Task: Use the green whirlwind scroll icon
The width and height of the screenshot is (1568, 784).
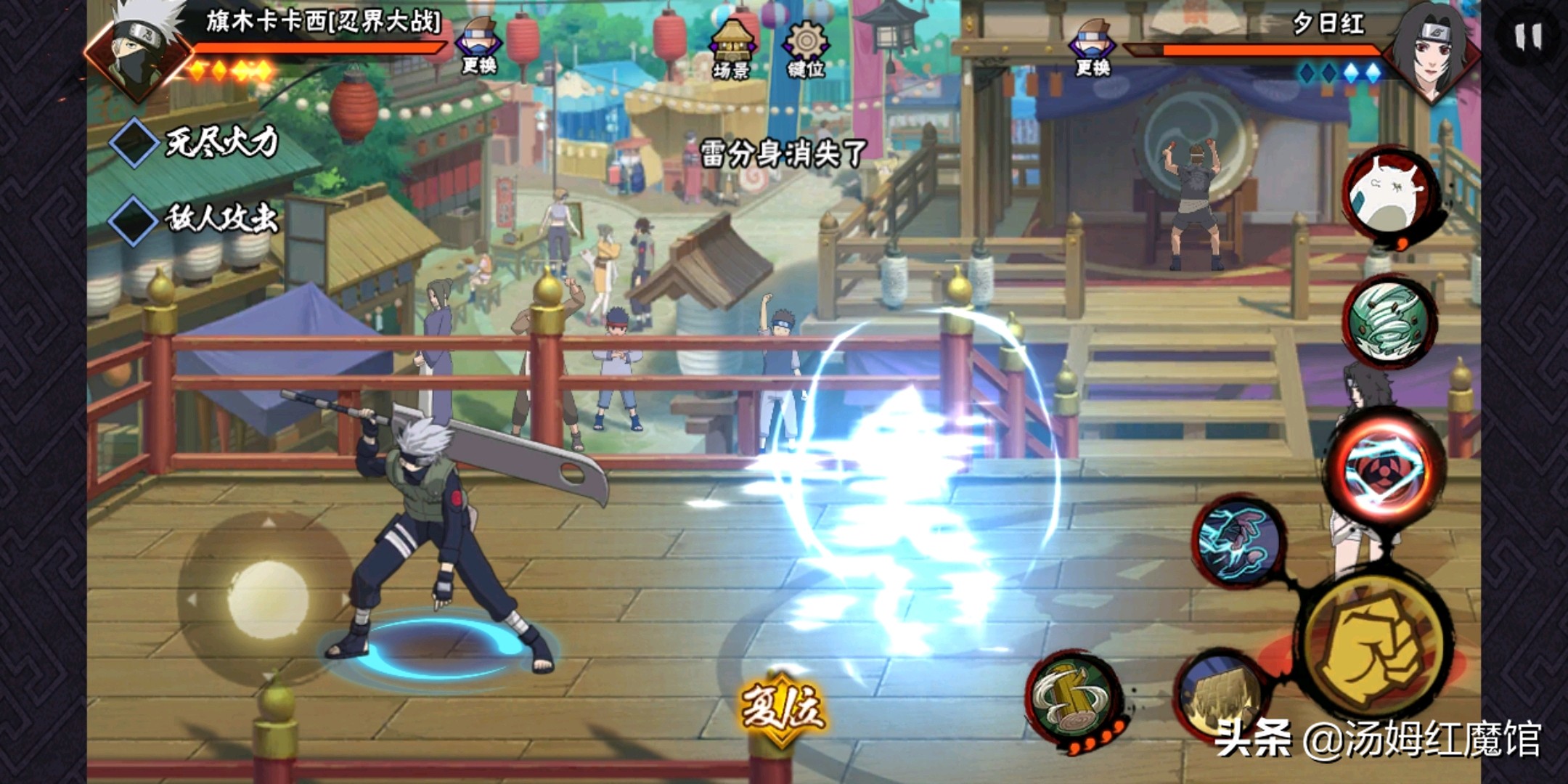Action: coord(1388,321)
